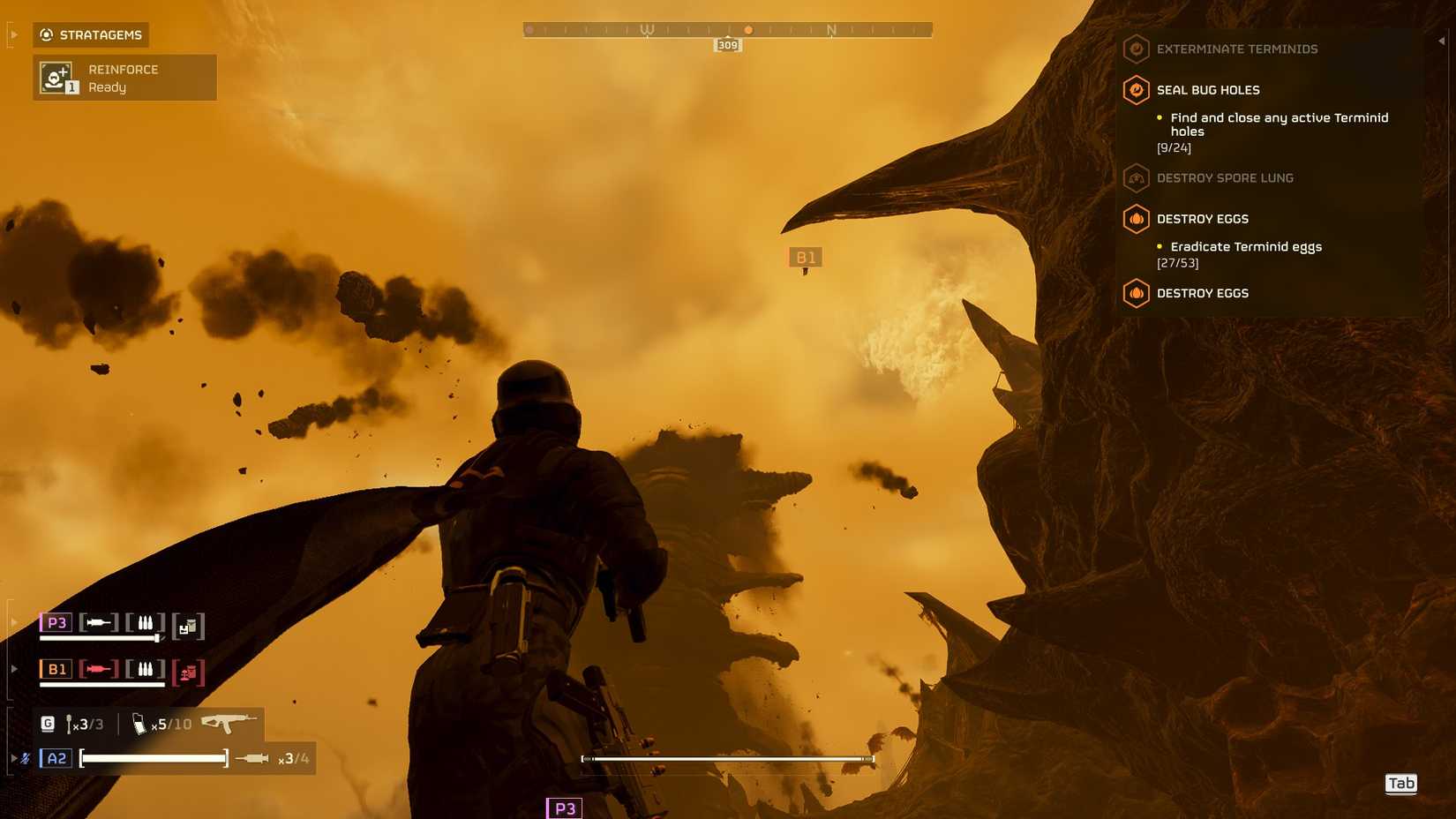This screenshot has width=1456, height=819.
Task: Open the map using the Tab key hint
Action: point(1401,783)
